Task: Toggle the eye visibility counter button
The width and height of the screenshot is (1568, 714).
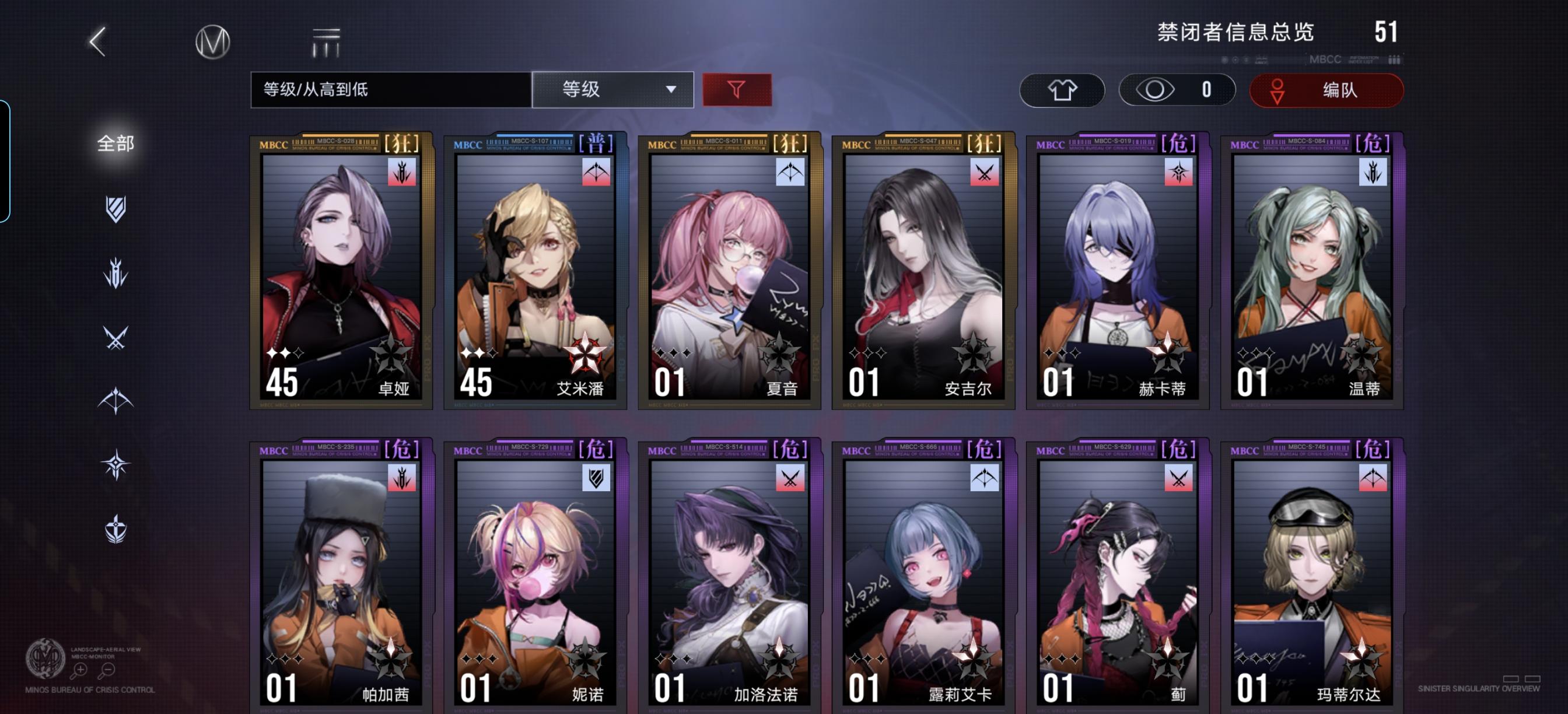Action: 1177,89
